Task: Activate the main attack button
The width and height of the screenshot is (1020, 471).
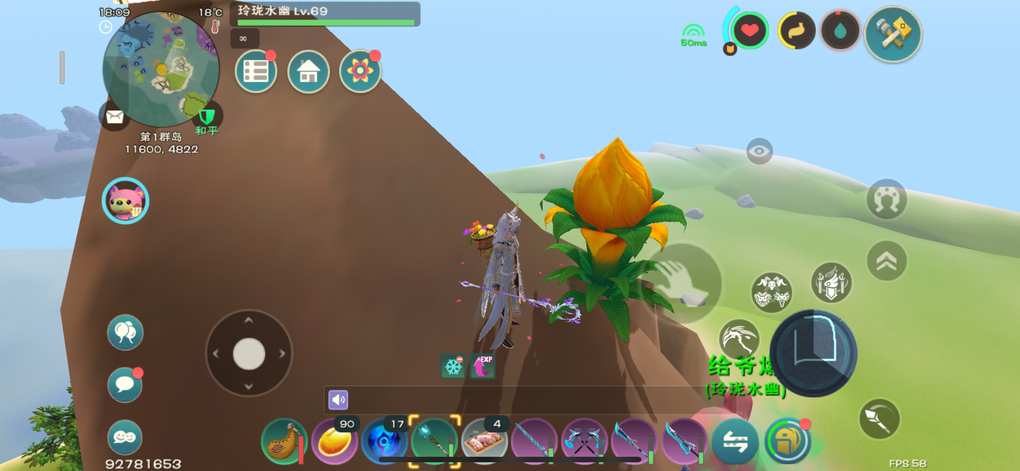Action: pyautogui.click(x=813, y=352)
